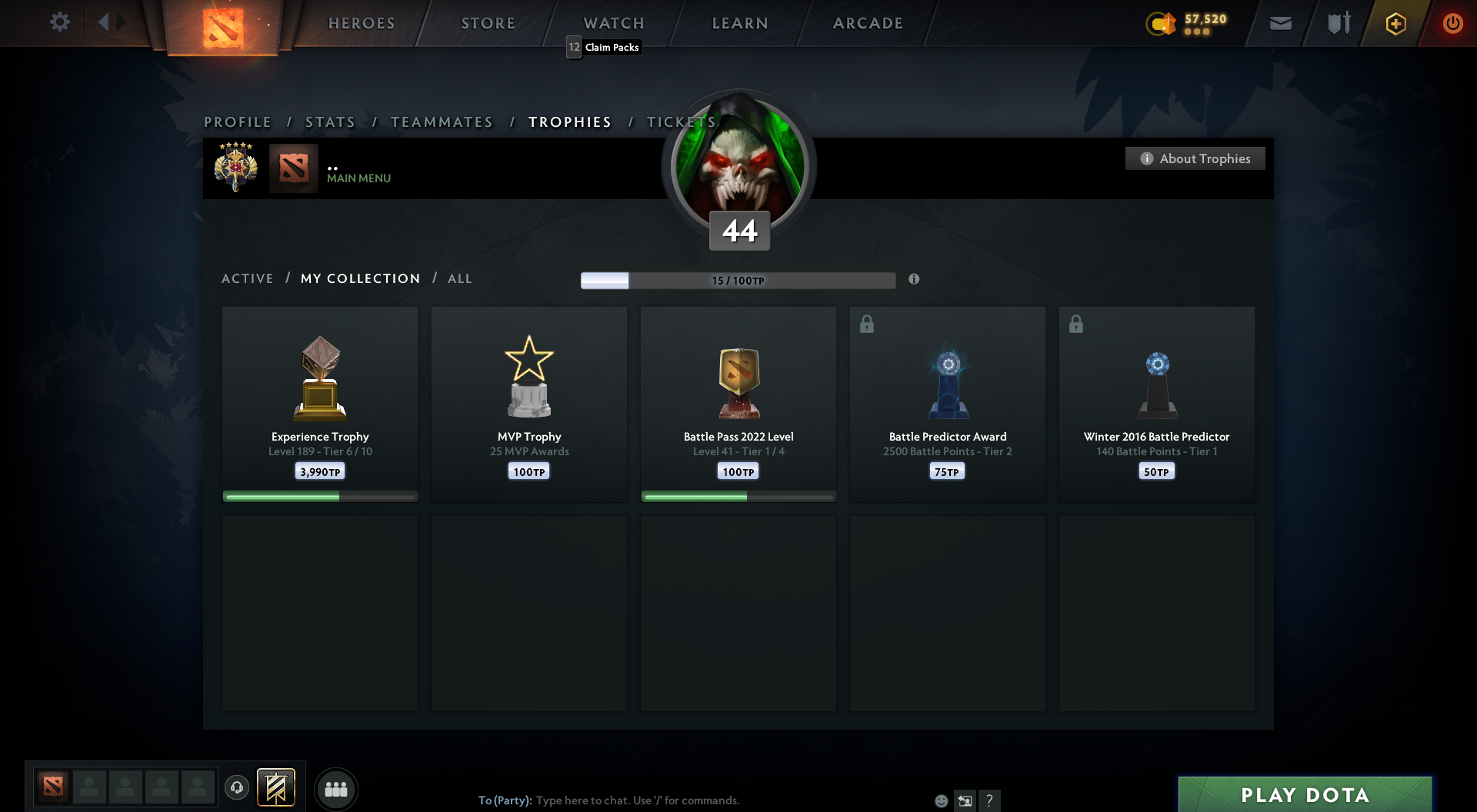Screen dimensions: 1477x812
Task: Open the settings gear menu
Action: [x=60, y=22]
